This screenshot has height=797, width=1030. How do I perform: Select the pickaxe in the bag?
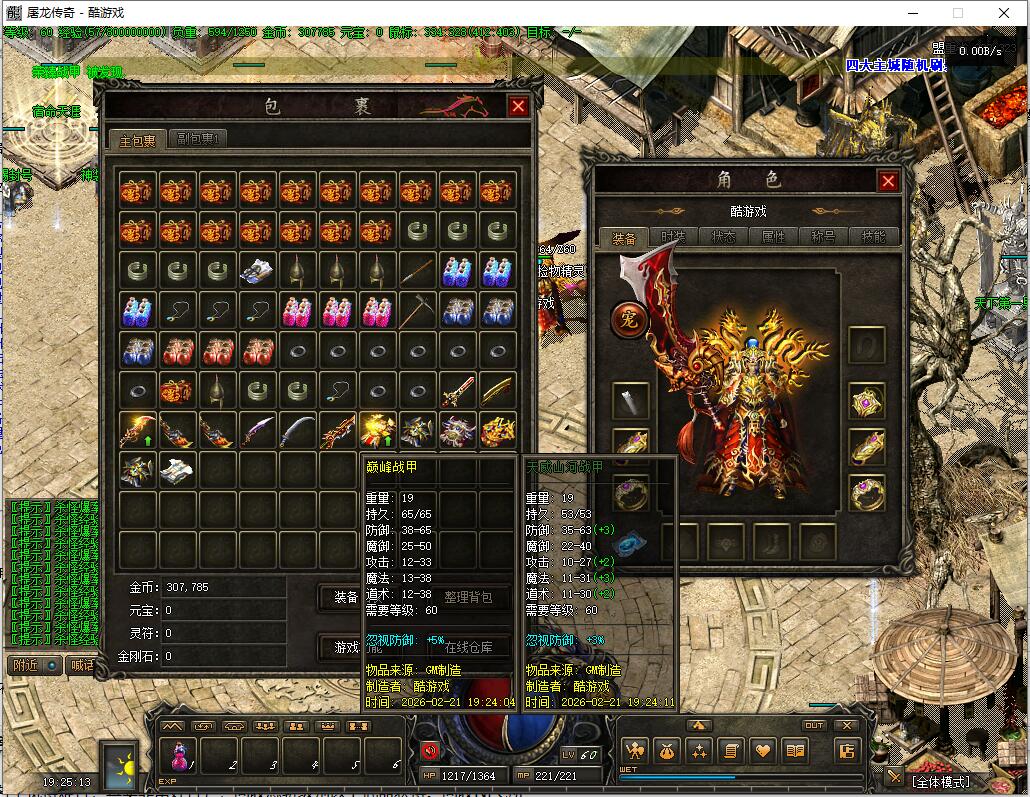[417, 311]
